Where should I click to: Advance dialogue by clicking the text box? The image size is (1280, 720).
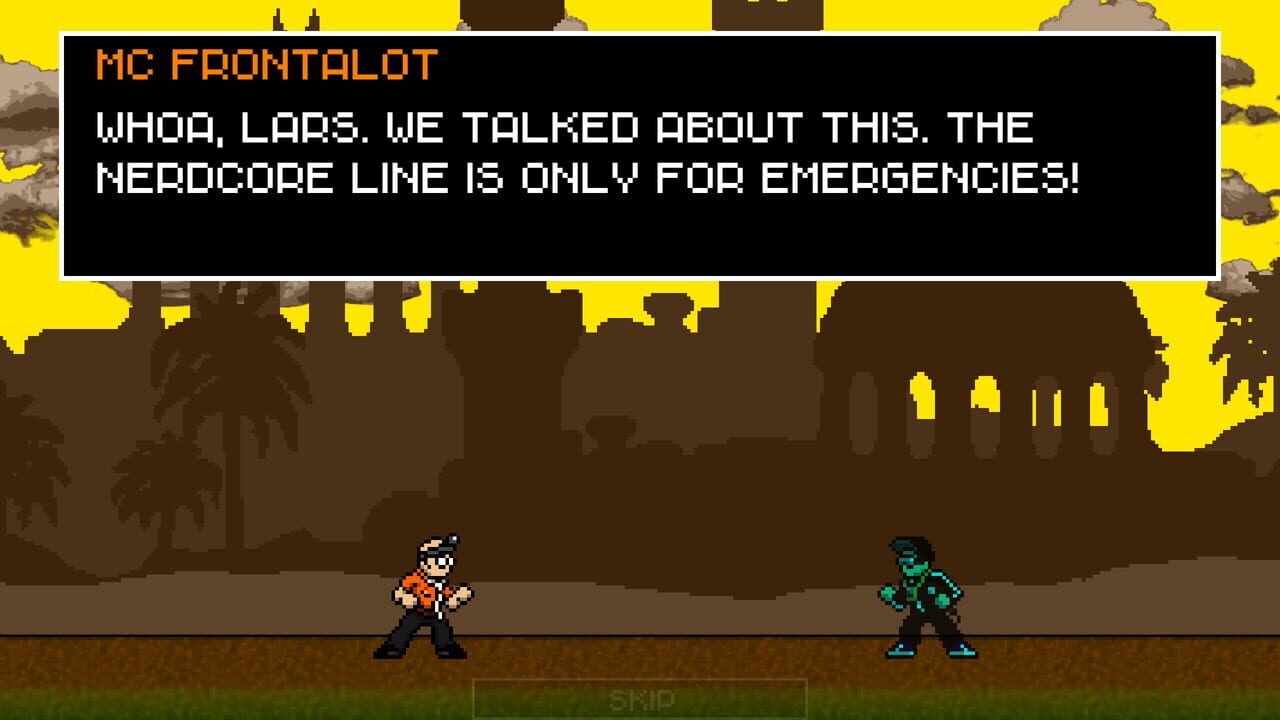point(640,155)
